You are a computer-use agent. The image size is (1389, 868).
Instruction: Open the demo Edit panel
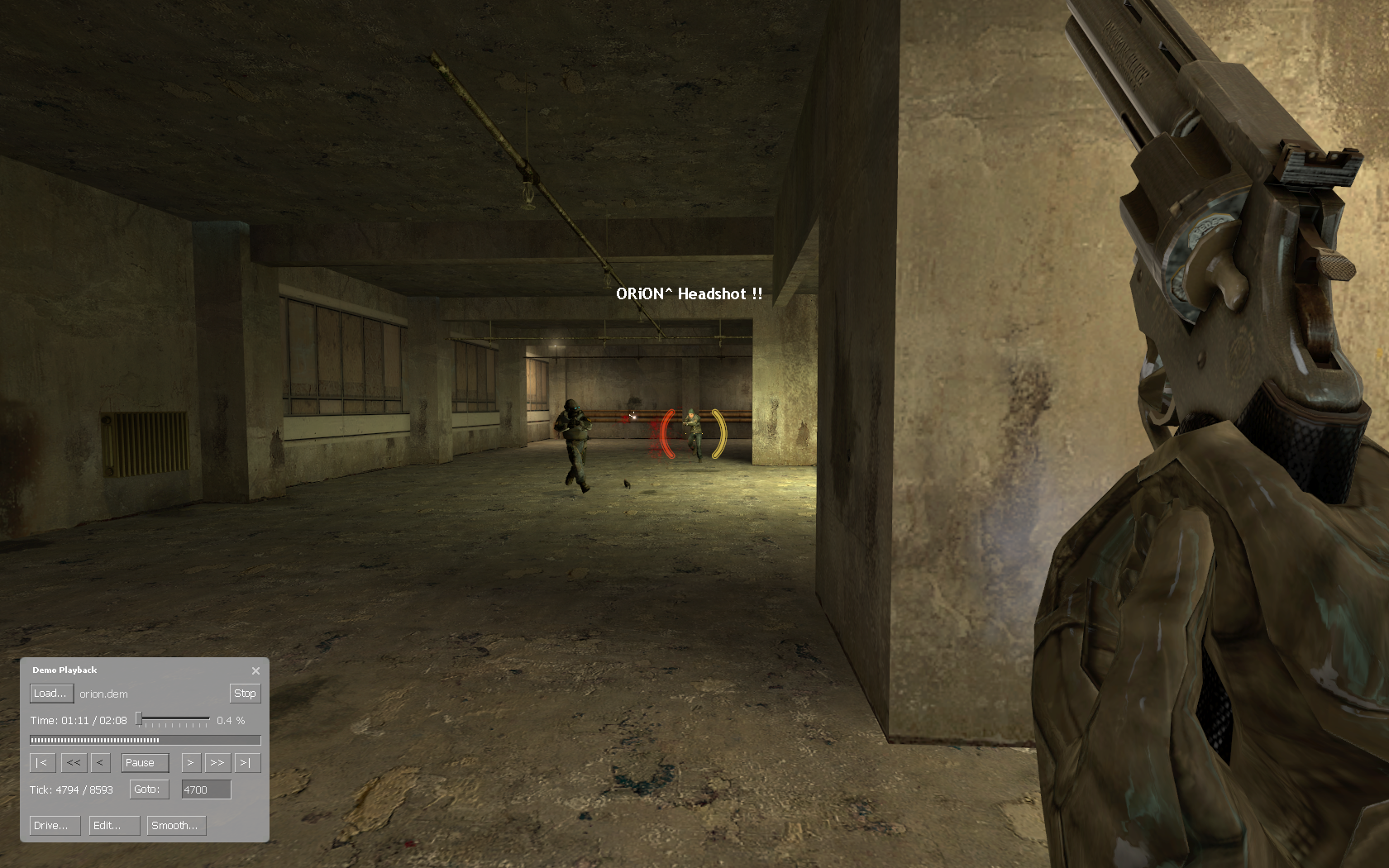(x=113, y=826)
